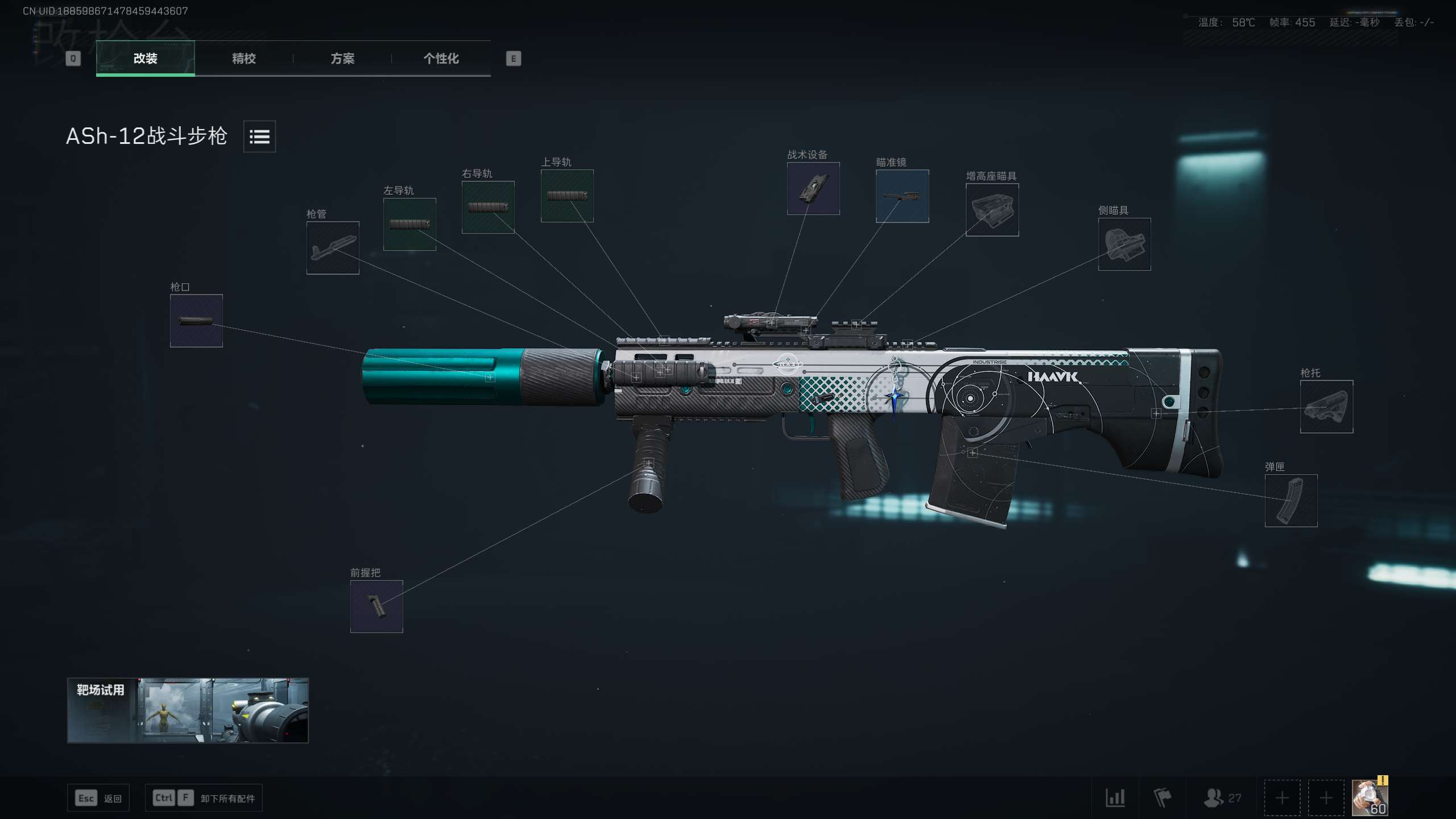Select the 个性化 tab
1456x819 pixels.
click(x=441, y=58)
